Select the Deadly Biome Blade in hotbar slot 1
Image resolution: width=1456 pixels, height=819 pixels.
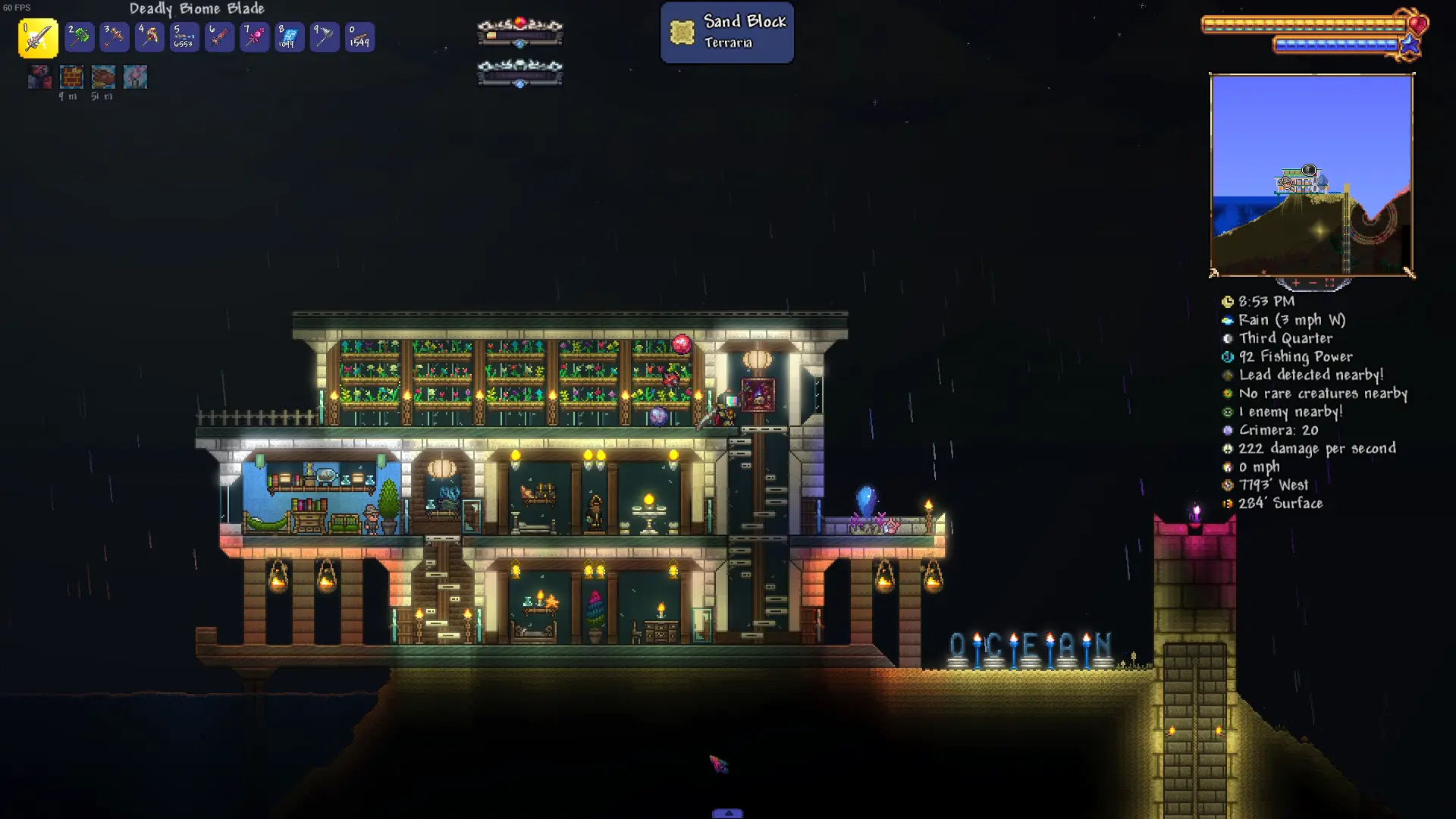tap(38, 38)
